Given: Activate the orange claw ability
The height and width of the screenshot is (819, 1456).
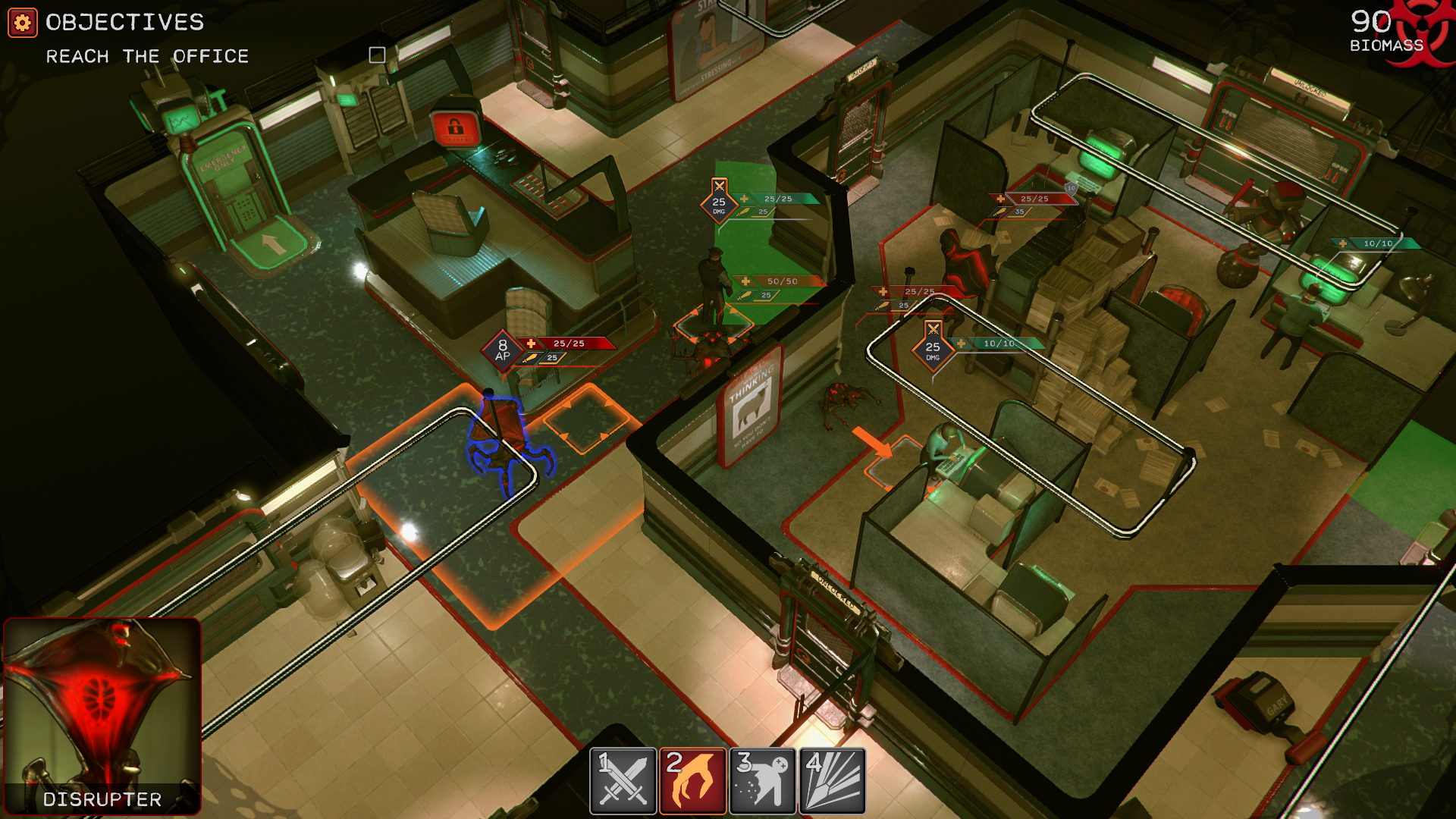Looking at the screenshot, I should [692, 780].
